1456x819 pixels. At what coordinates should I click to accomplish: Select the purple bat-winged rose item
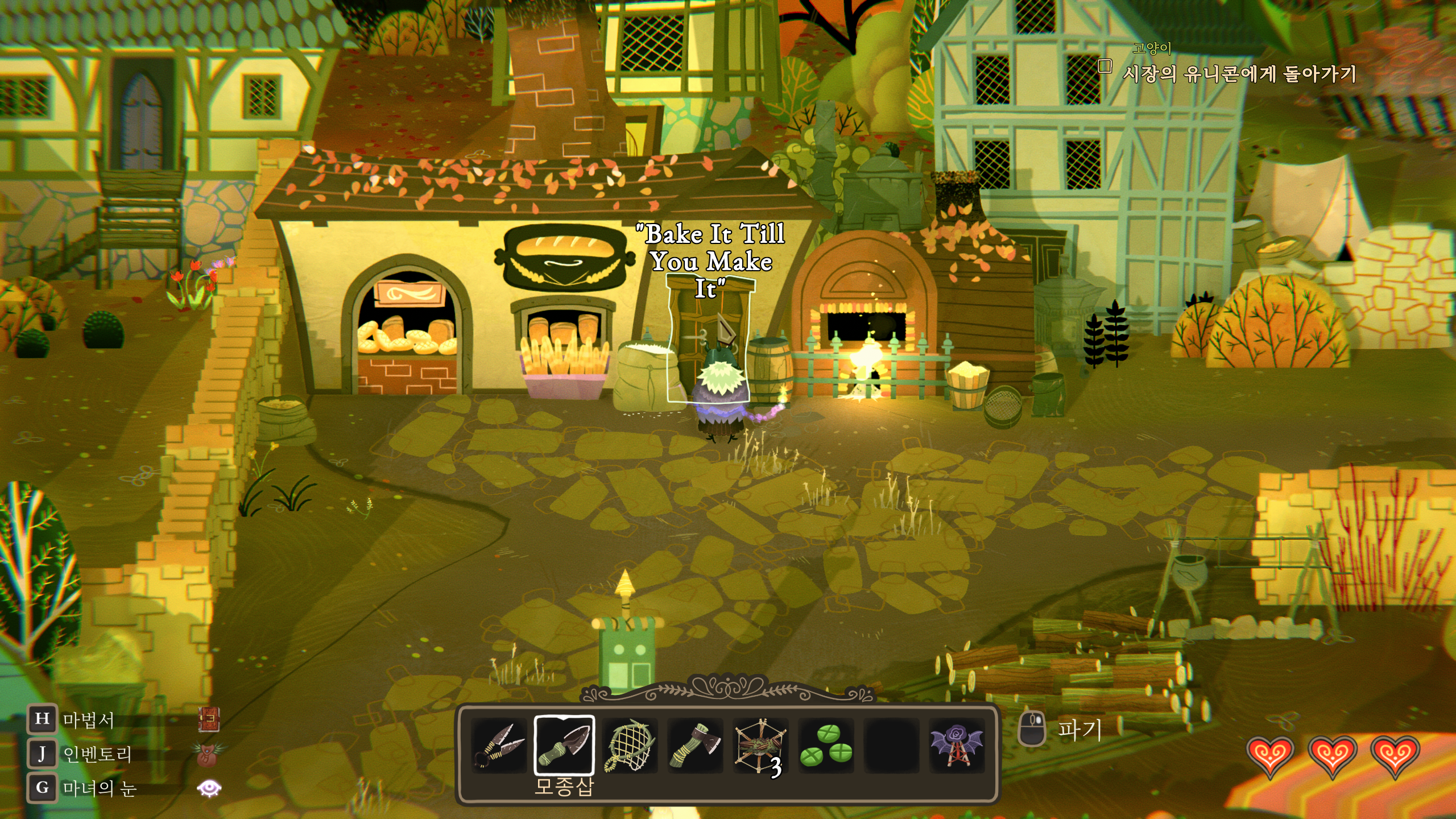tap(957, 746)
